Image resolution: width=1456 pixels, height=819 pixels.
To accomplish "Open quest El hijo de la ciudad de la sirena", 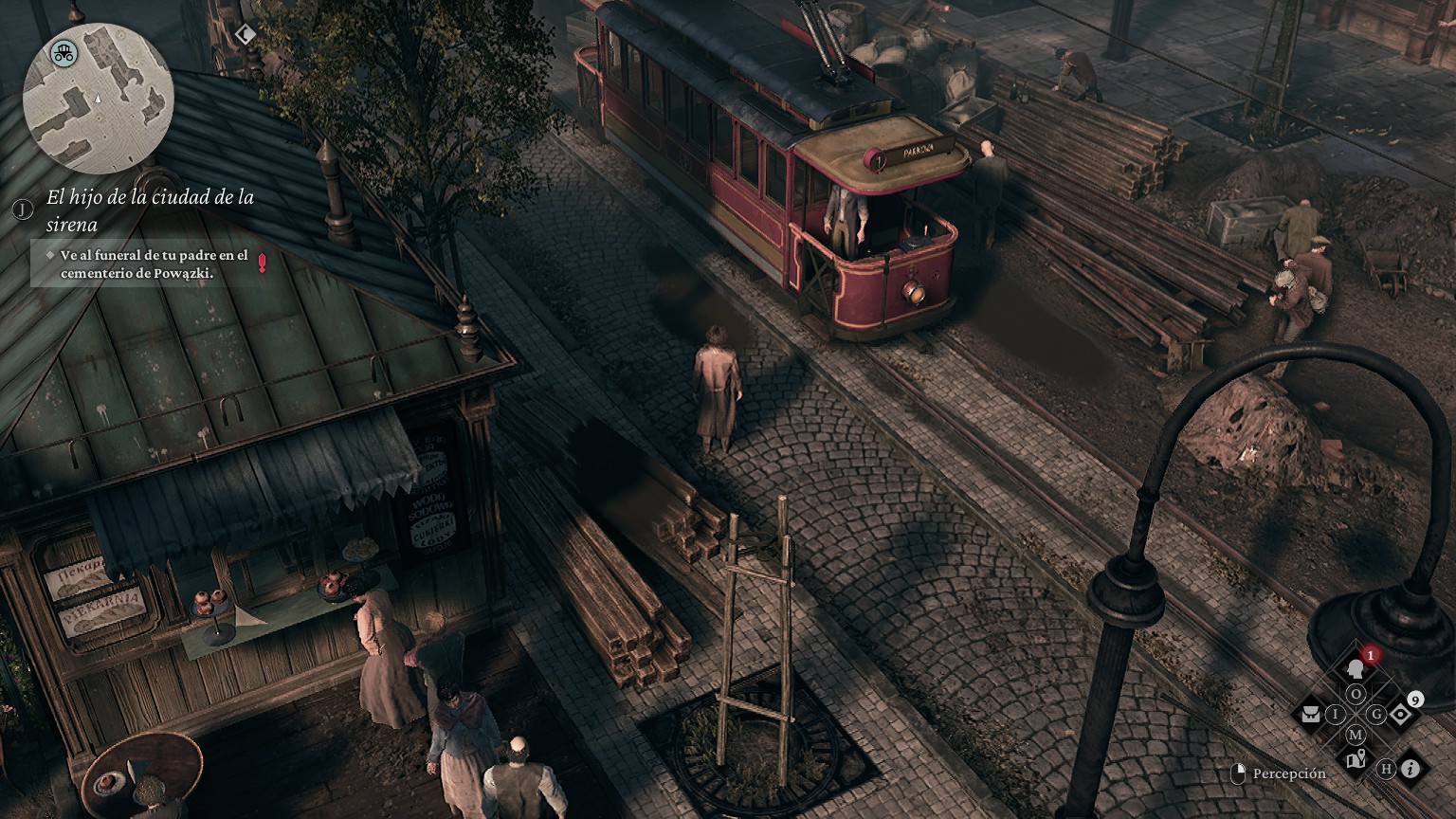I will pyautogui.click(x=150, y=210).
